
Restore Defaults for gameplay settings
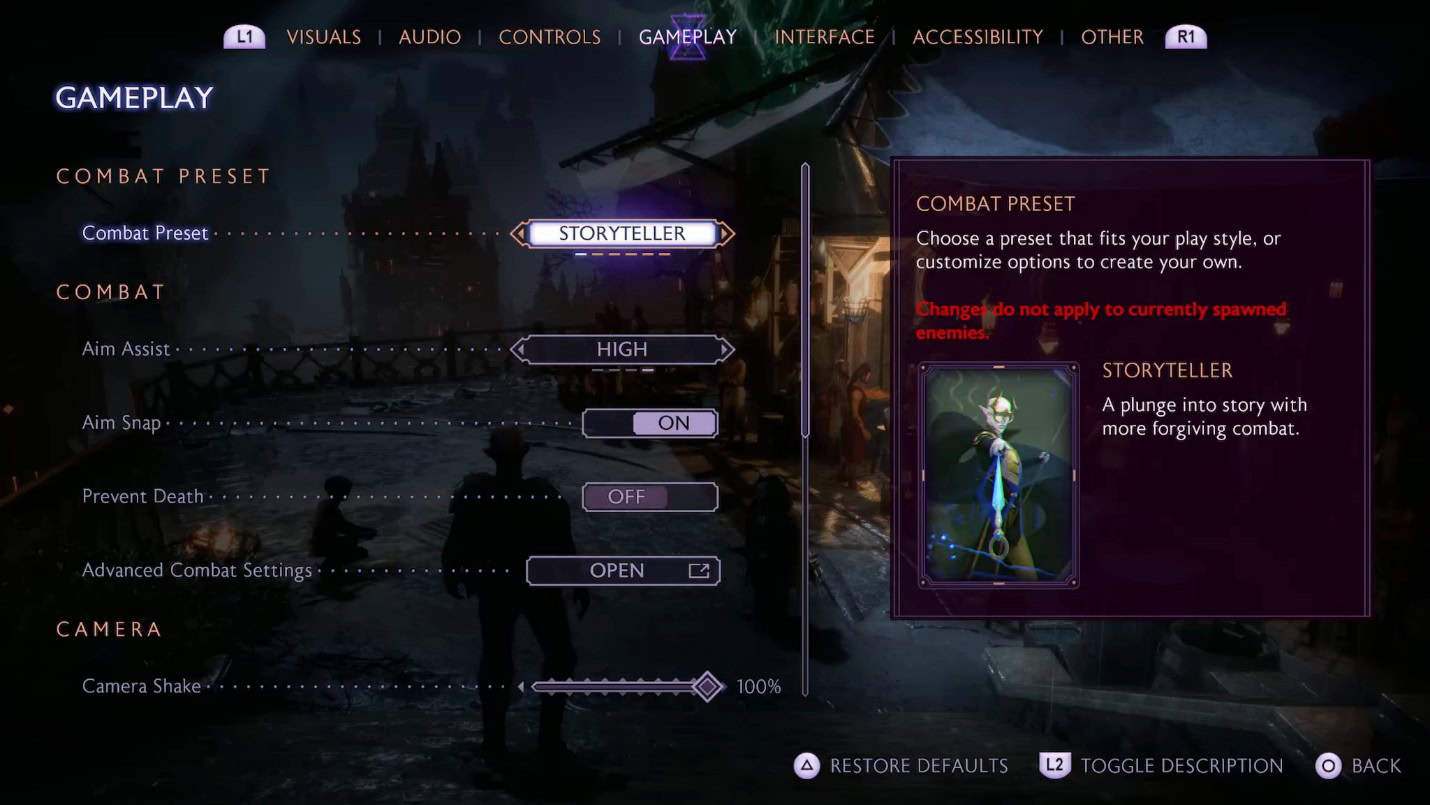click(x=901, y=766)
